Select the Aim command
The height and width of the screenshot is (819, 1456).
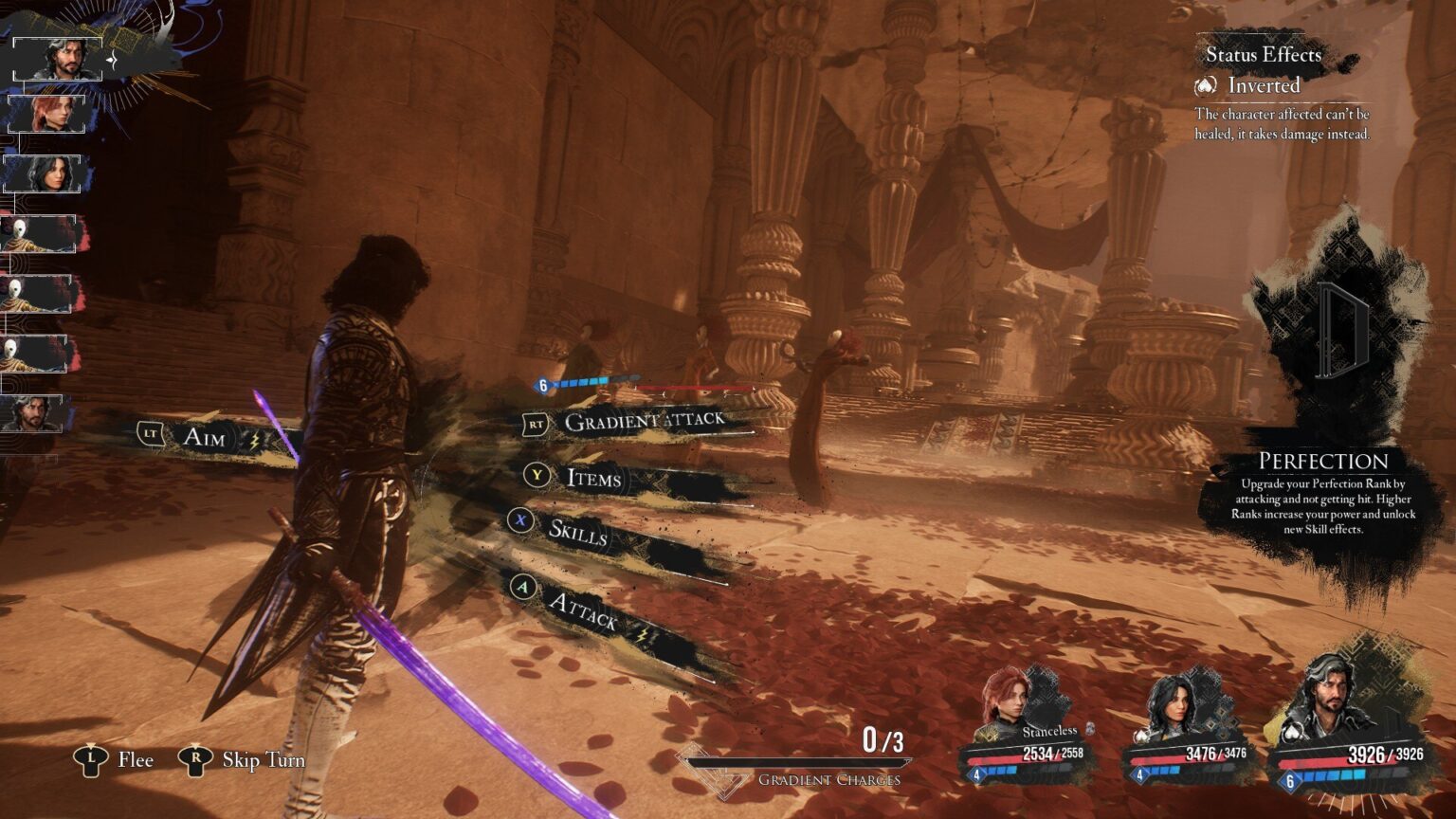pyautogui.click(x=204, y=437)
